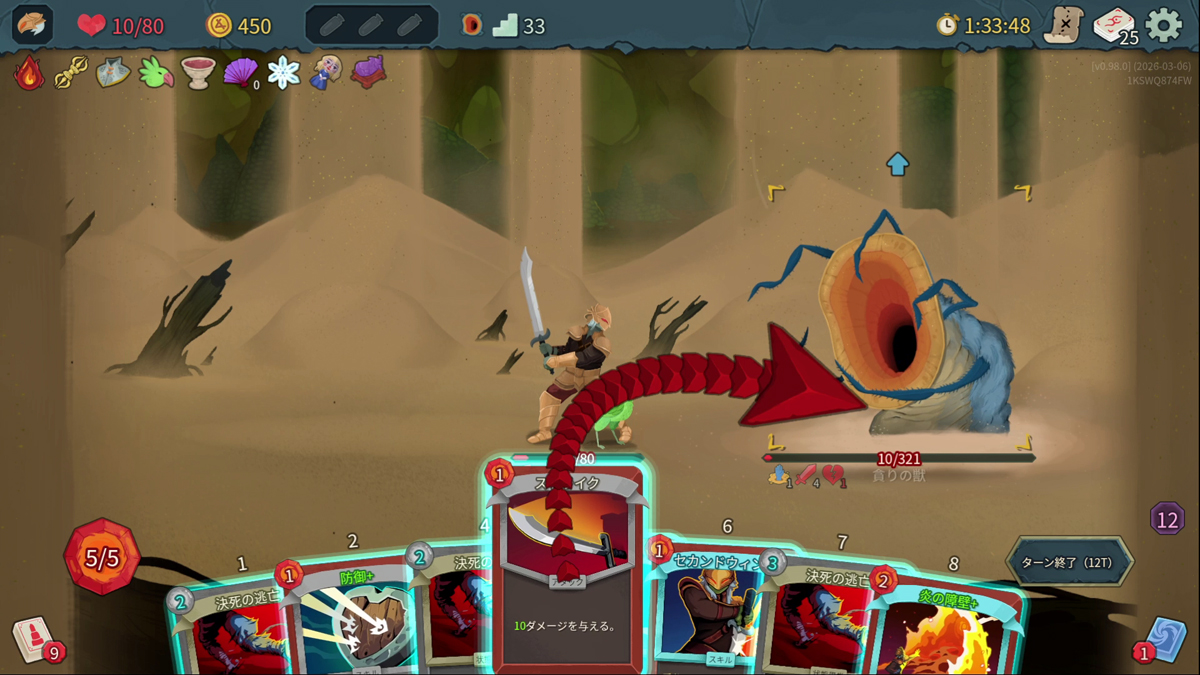
Task: Inspect the golden vajra relic
Action: tap(71, 73)
